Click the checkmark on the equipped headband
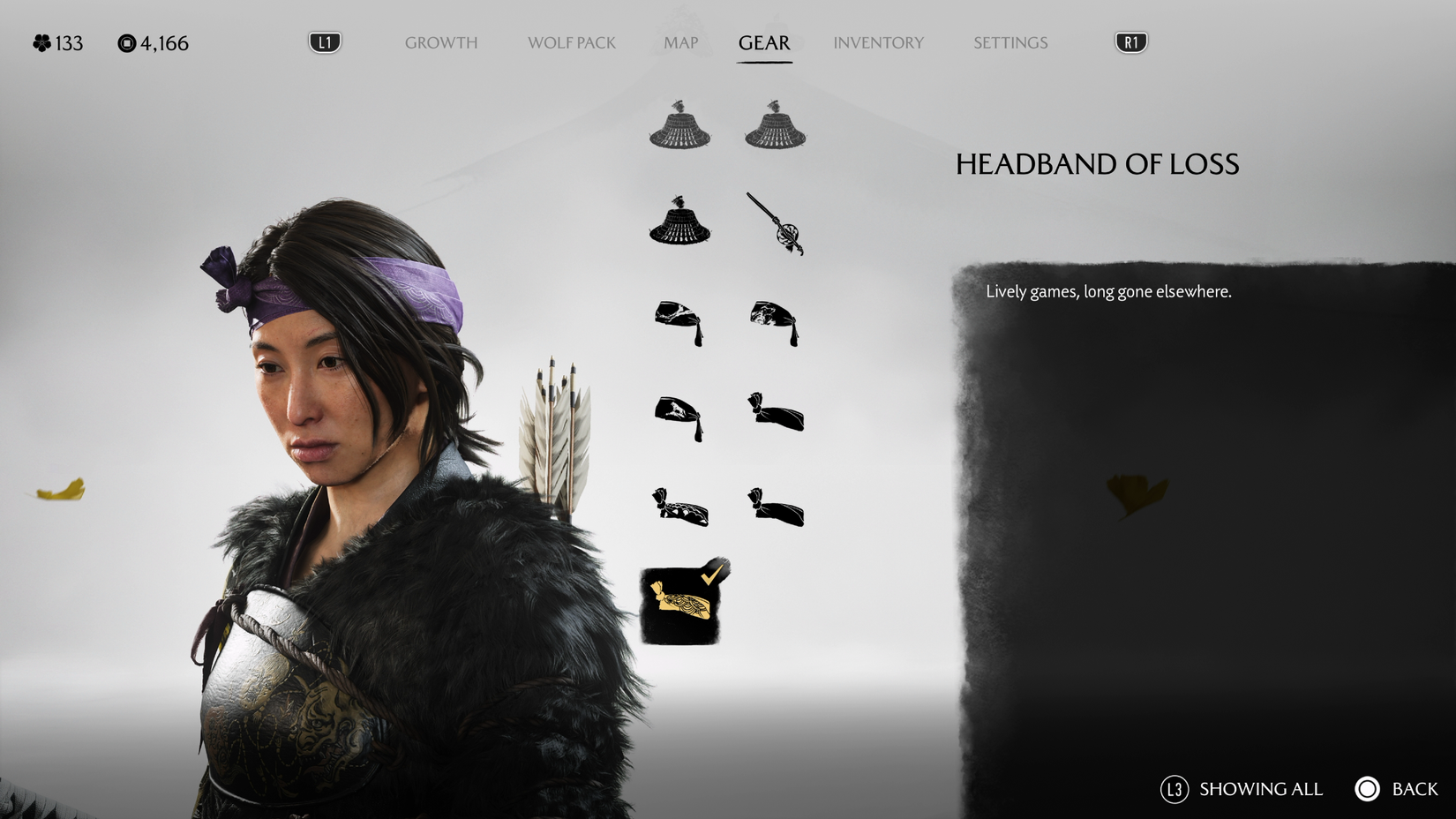Screen dimensions: 1456x819 [x=711, y=575]
